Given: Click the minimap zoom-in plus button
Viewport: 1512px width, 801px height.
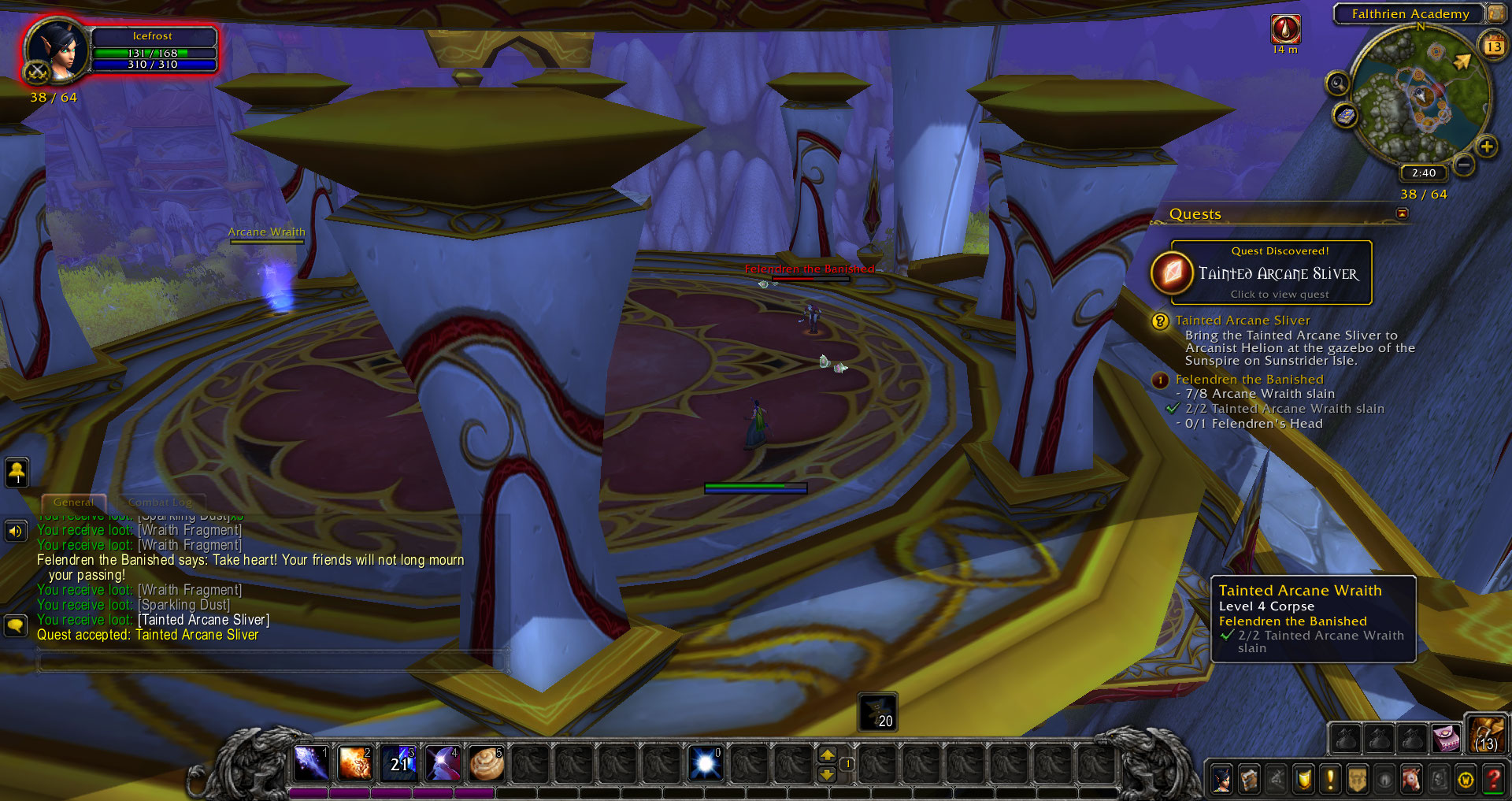Looking at the screenshot, I should pos(1488,146).
